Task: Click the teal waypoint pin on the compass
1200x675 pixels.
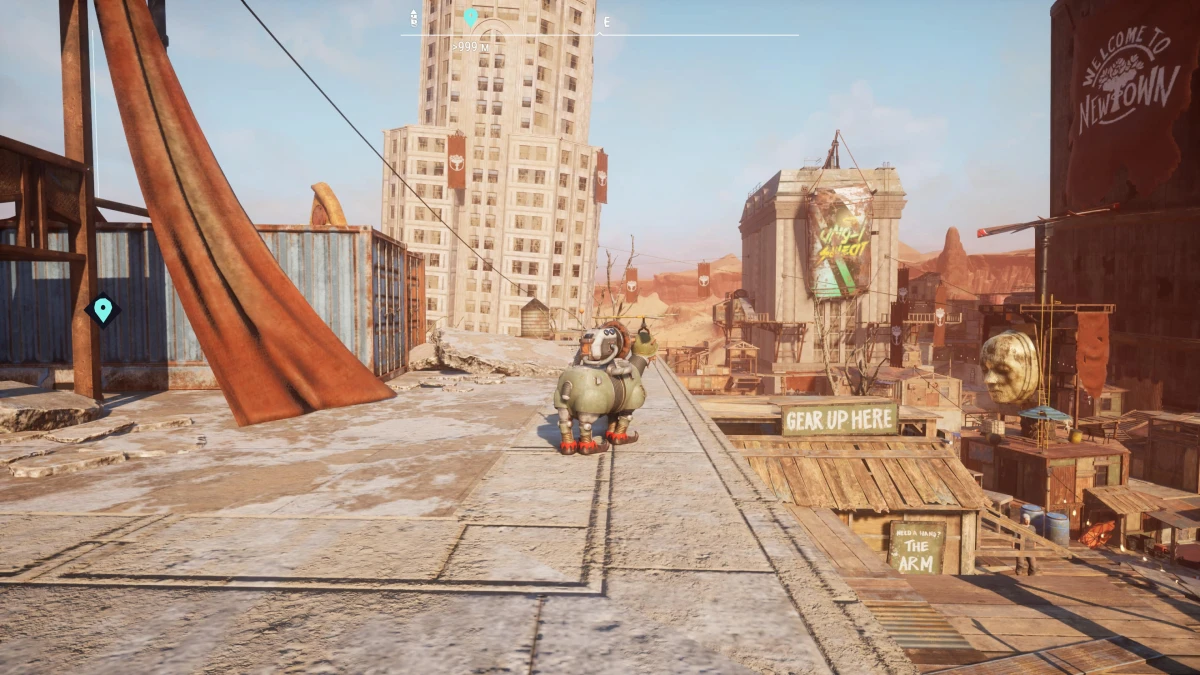Action: coord(471,17)
